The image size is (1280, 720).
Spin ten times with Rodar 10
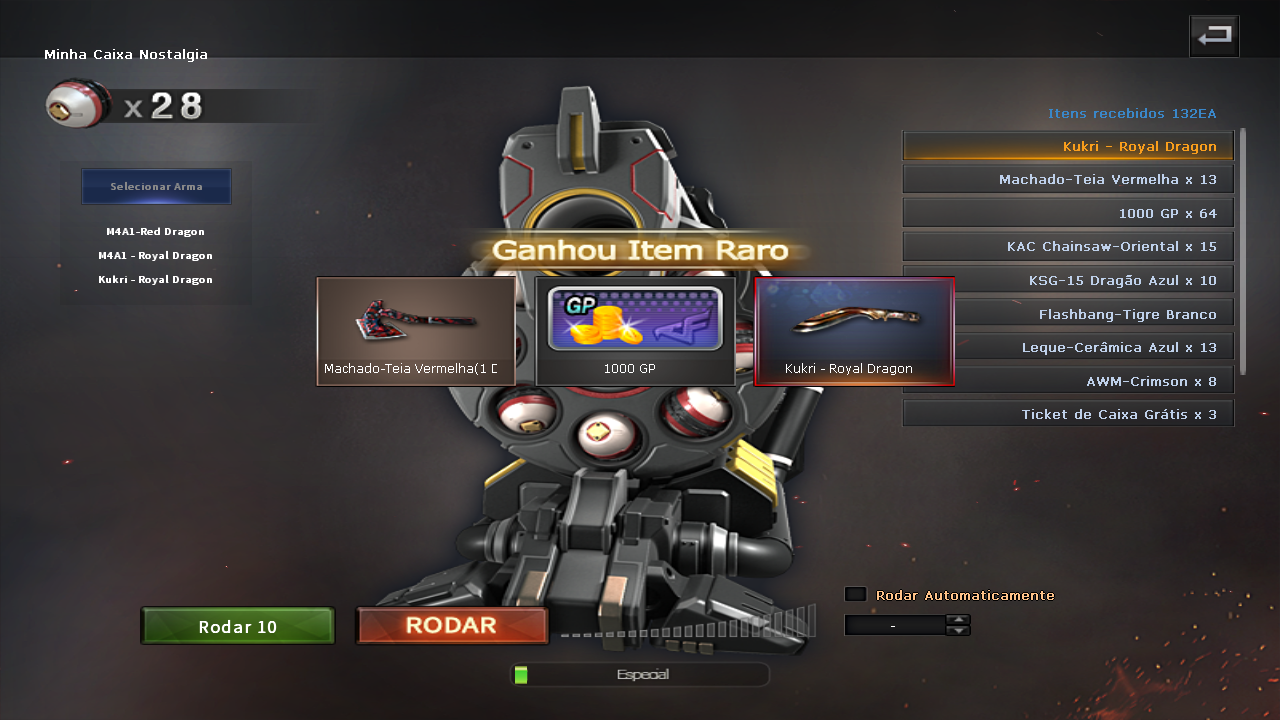[x=238, y=627]
